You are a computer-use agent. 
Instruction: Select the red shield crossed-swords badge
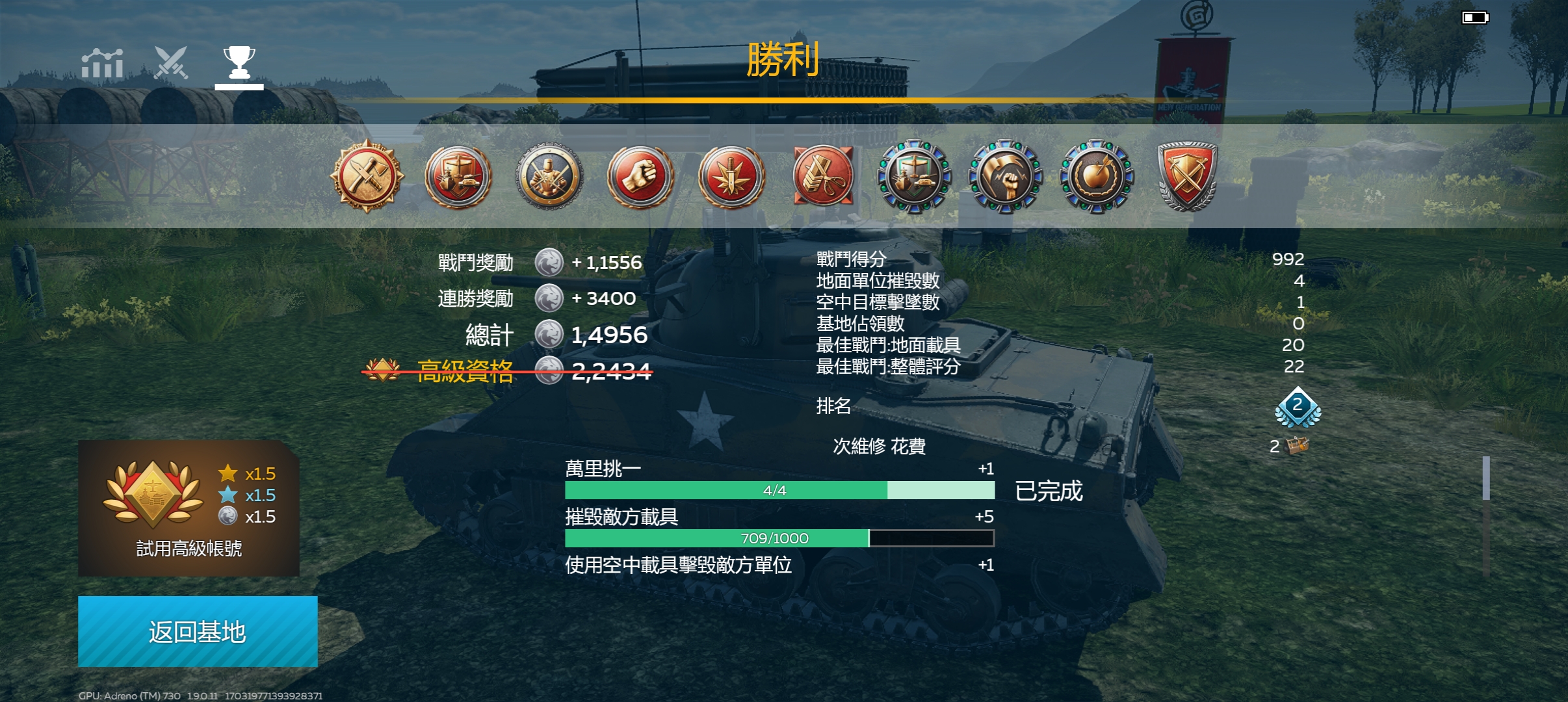[1187, 176]
